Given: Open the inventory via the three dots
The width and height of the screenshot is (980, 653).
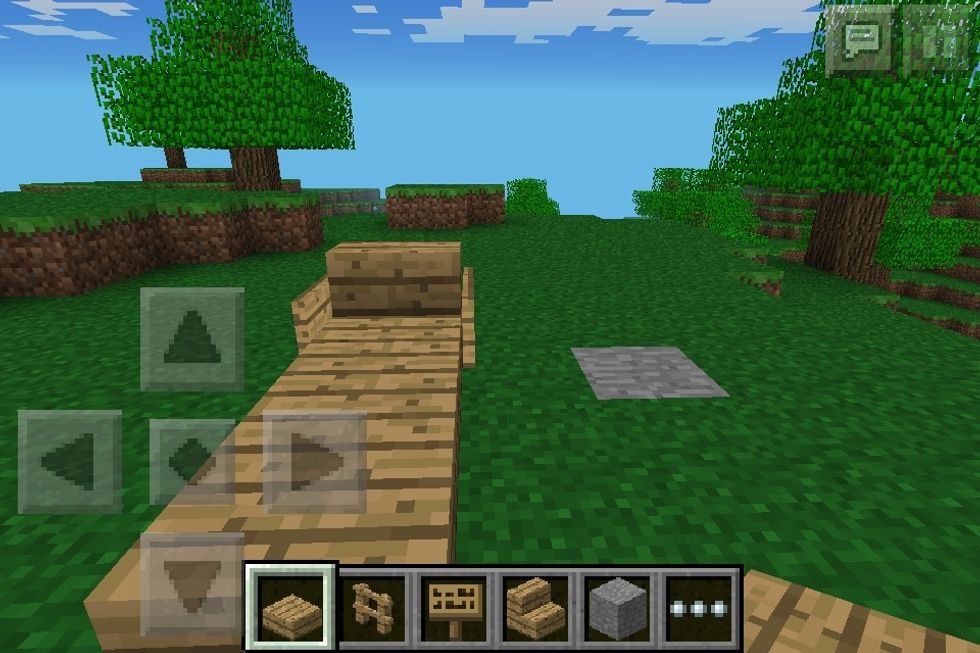Looking at the screenshot, I should pos(698,607).
